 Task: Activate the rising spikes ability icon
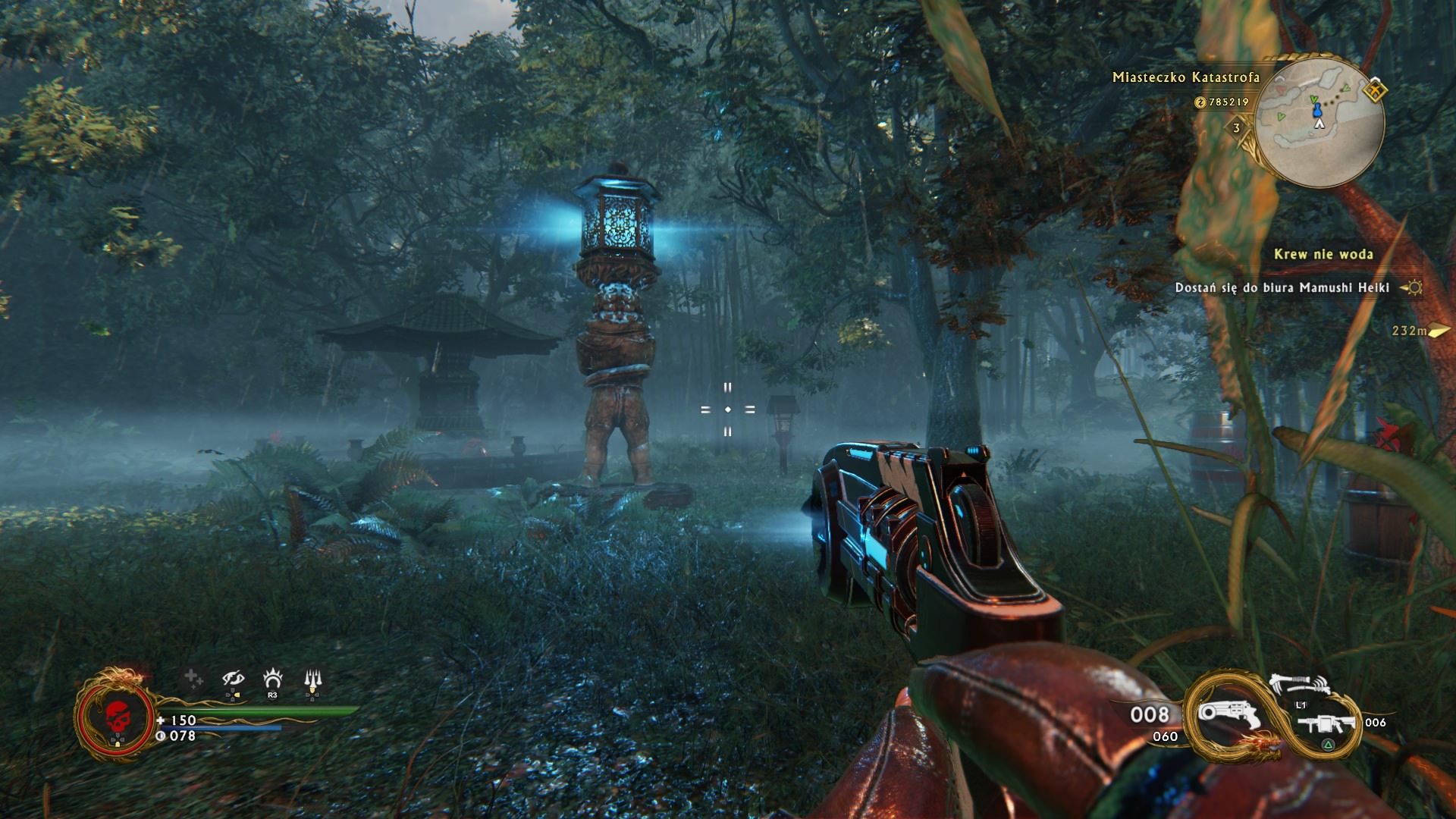pyautogui.click(x=312, y=679)
